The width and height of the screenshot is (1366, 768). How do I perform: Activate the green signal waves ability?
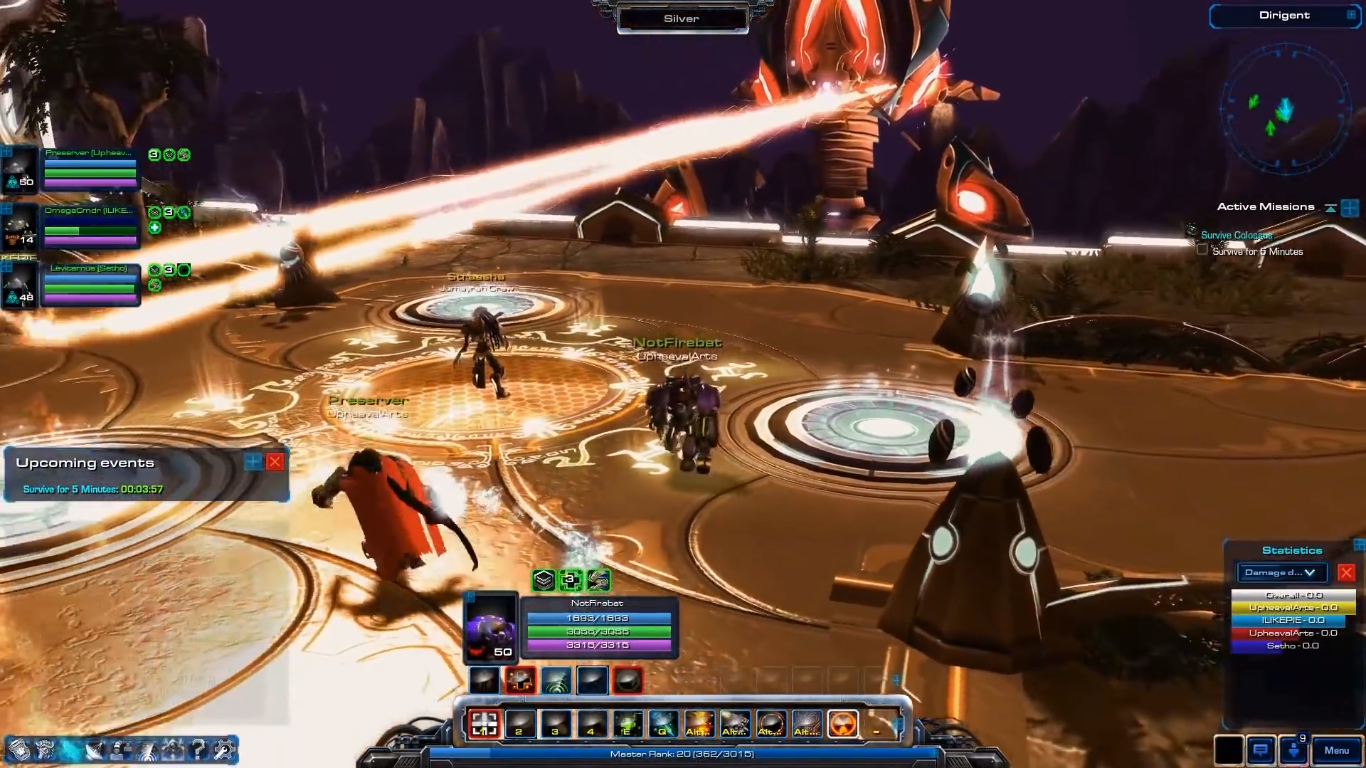coord(556,681)
